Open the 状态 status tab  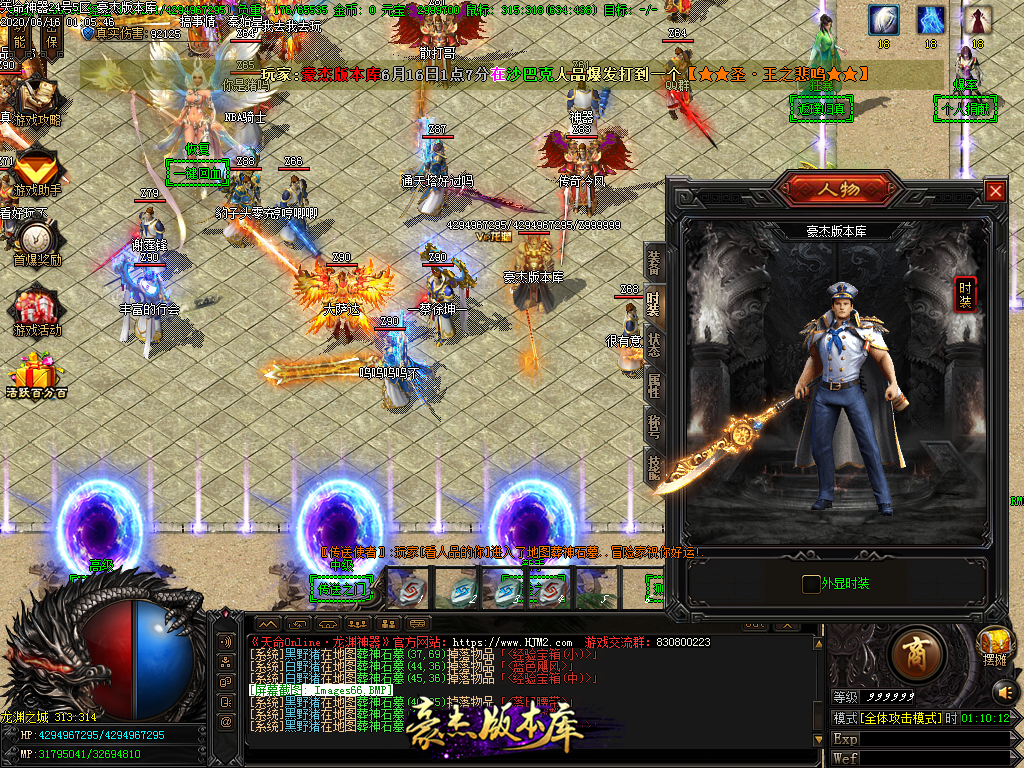654,345
